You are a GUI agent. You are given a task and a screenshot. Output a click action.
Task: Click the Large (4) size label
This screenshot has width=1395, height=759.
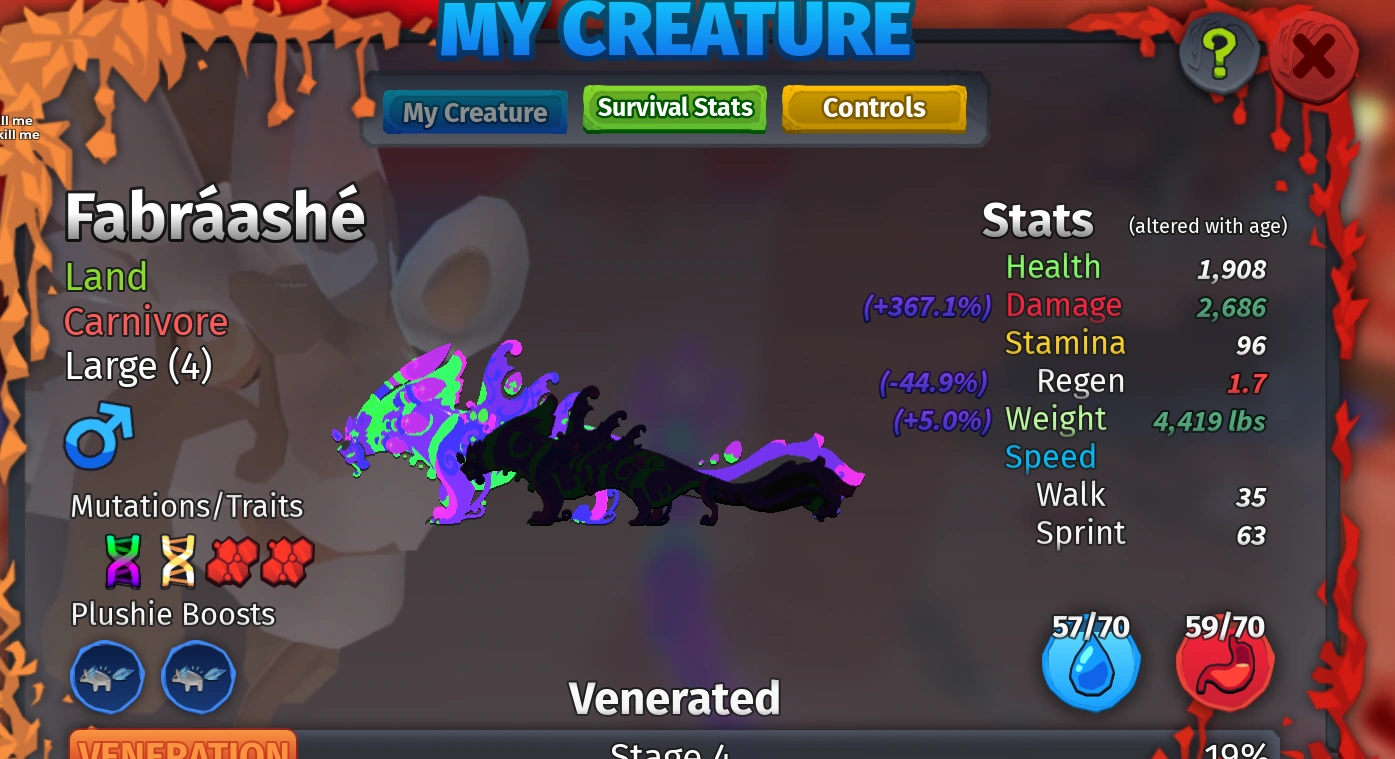tap(138, 366)
